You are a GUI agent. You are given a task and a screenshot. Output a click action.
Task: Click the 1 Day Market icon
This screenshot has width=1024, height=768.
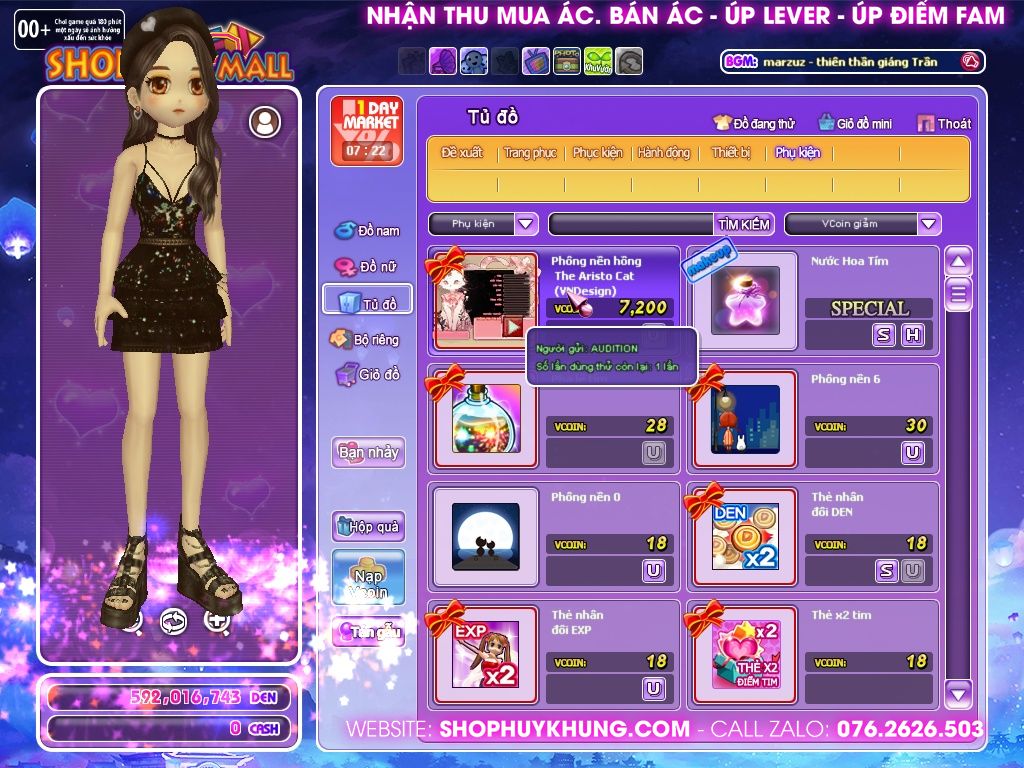coord(366,131)
